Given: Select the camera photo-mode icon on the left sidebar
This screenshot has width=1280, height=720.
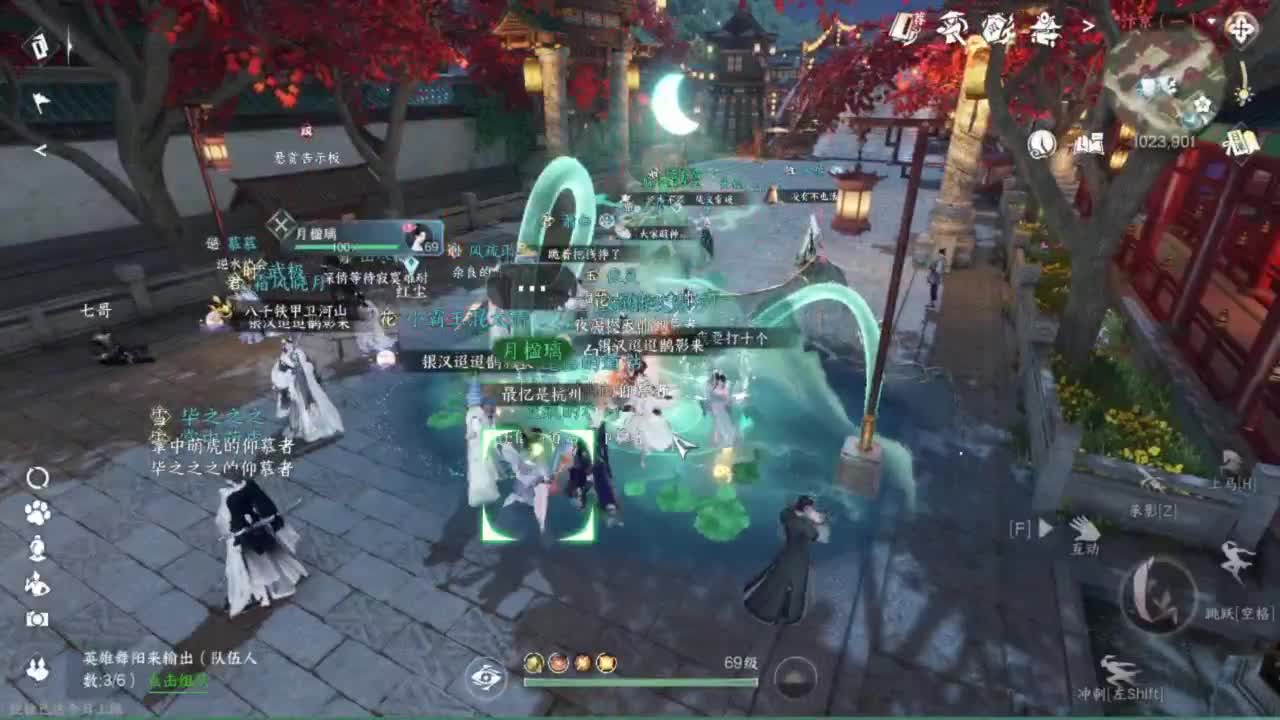Looking at the screenshot, I should [x=37, y=617].
